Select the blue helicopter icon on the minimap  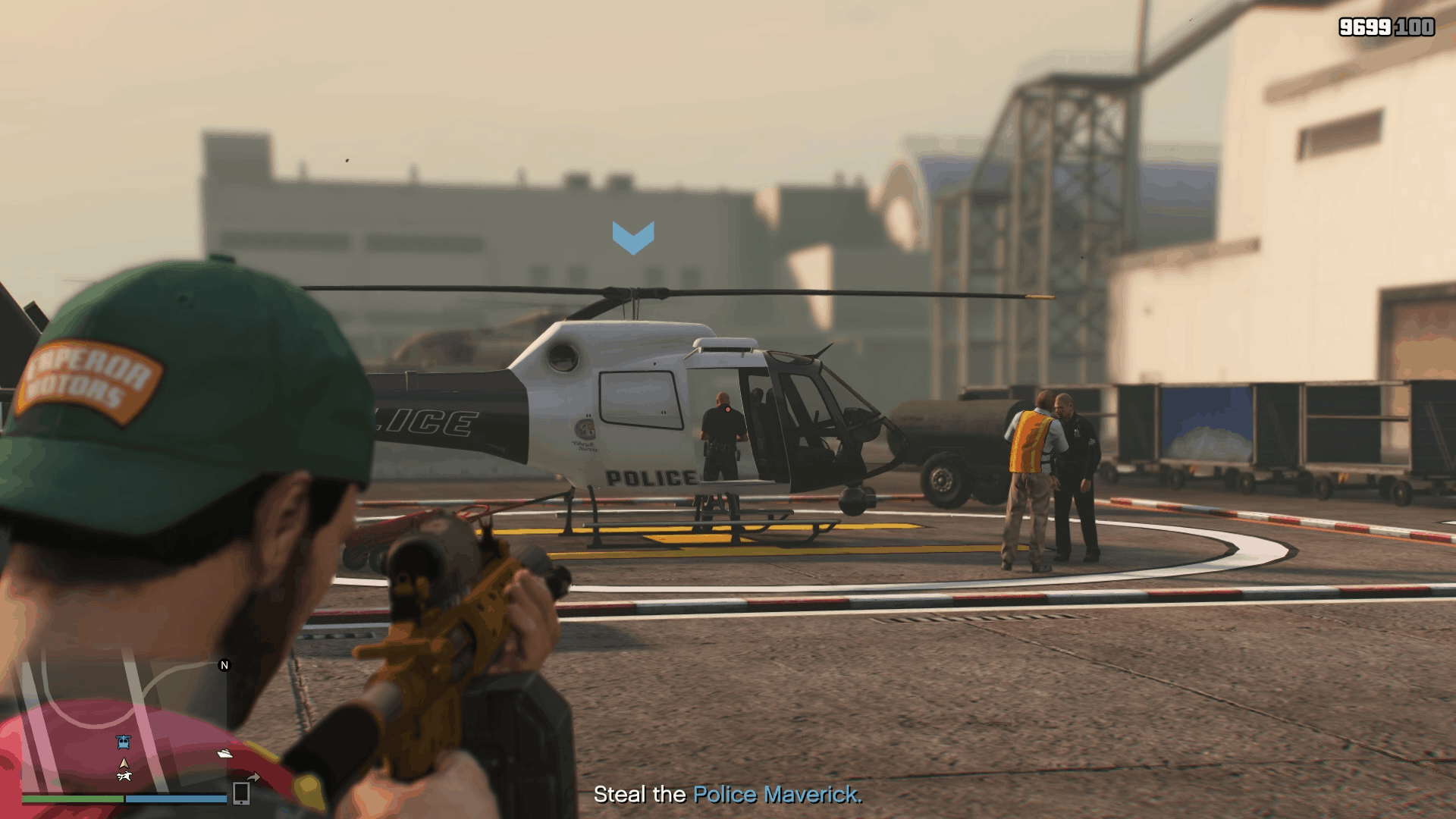click(124, 742)
